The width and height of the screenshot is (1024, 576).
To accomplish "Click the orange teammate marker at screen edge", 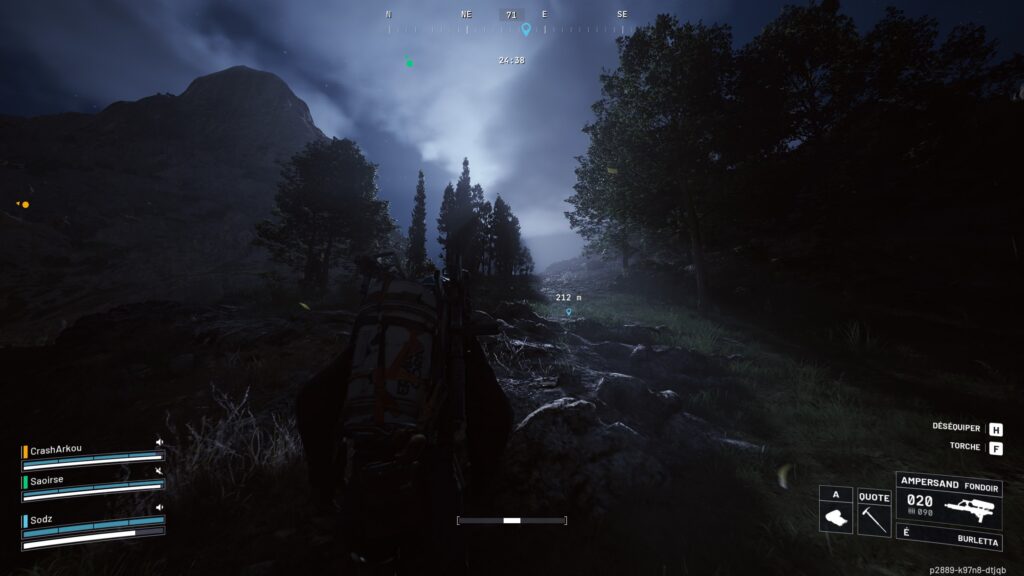I will [24, 204].
